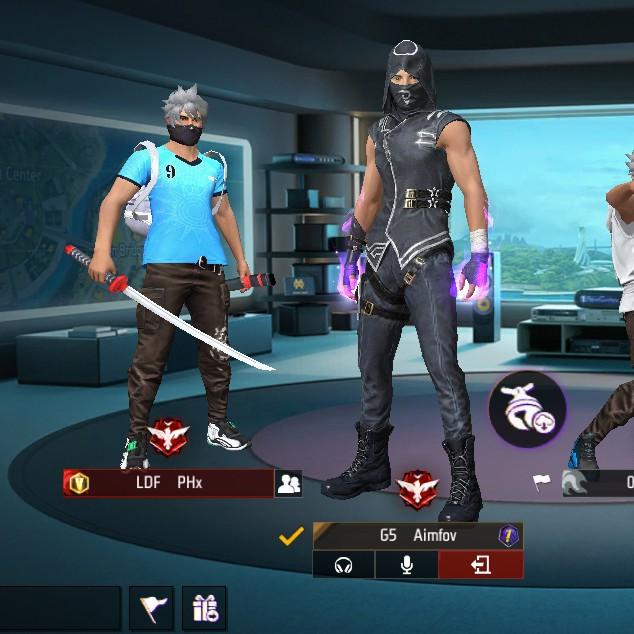Select the G5 Aimfov nameplate
The height and width of the screenshot is (634, 634).
410,536
